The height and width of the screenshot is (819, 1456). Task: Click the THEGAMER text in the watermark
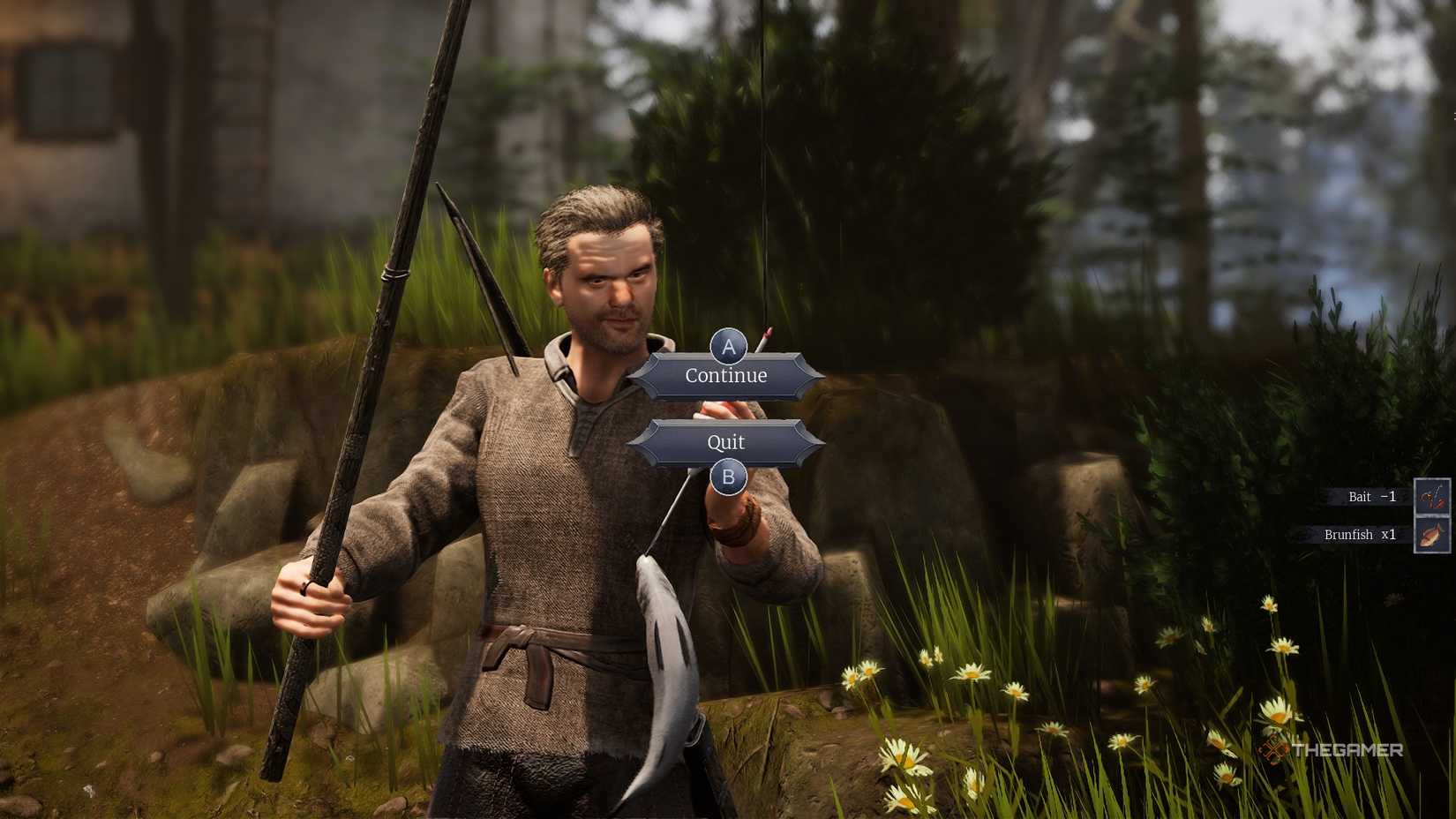point(1347,749)
